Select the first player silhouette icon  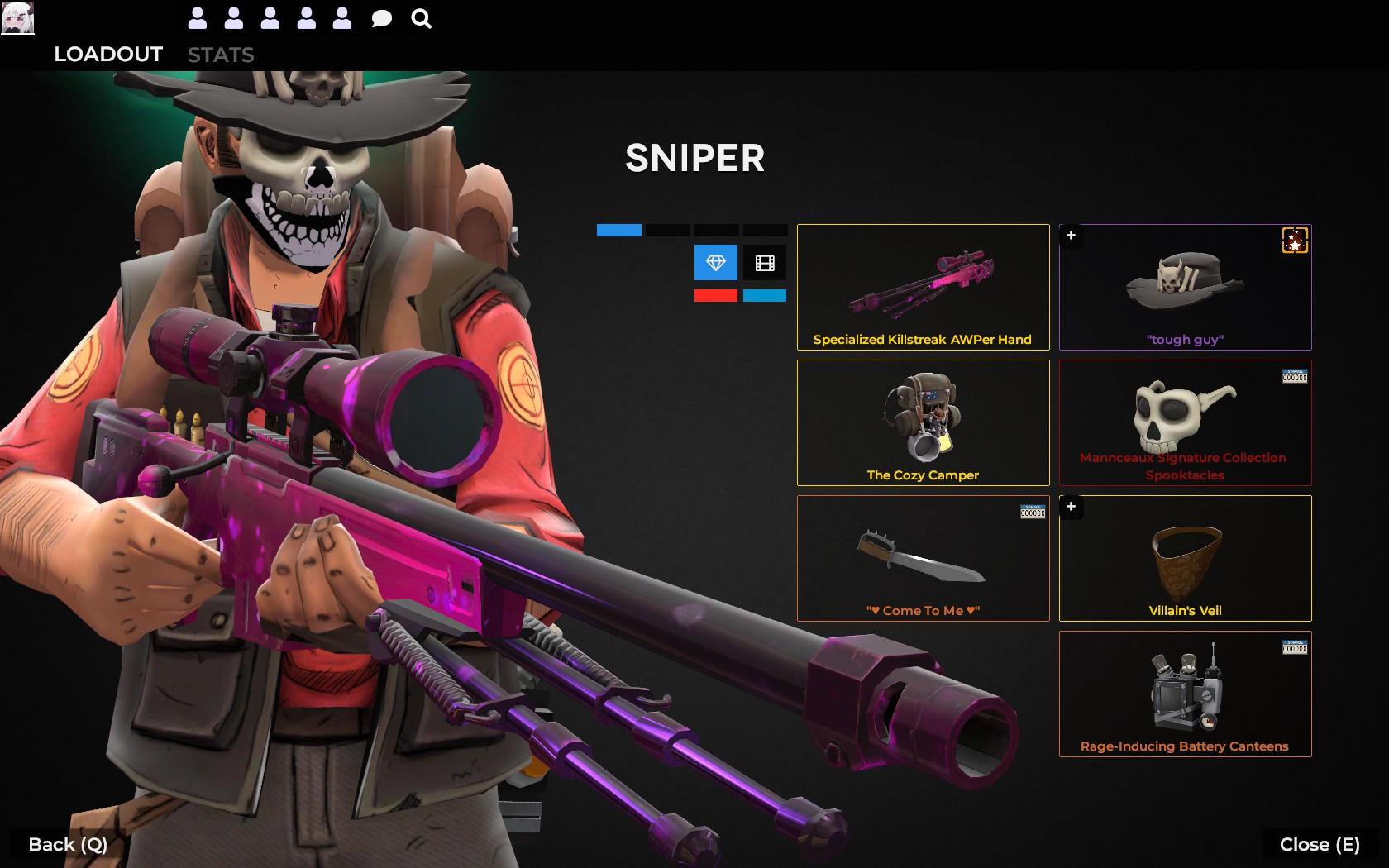coord(197,17)
